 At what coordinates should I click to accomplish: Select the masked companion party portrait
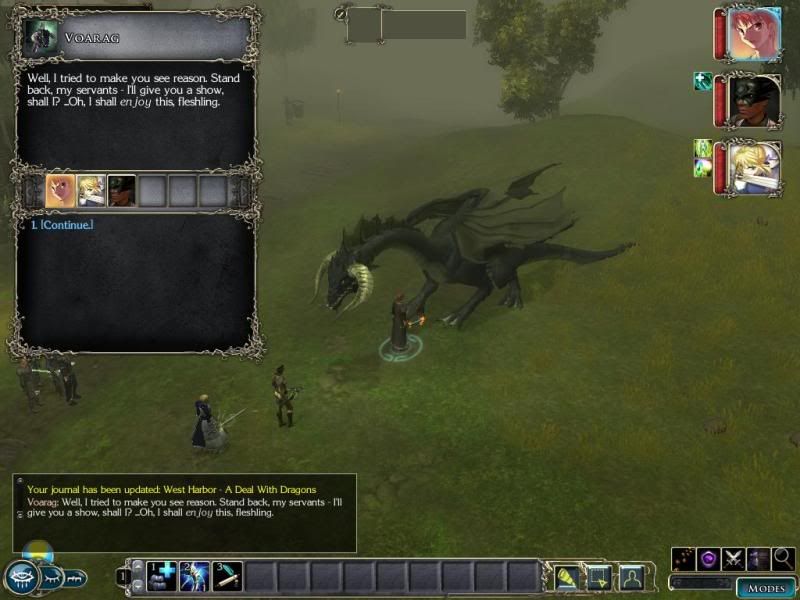[x=754, y=101]
